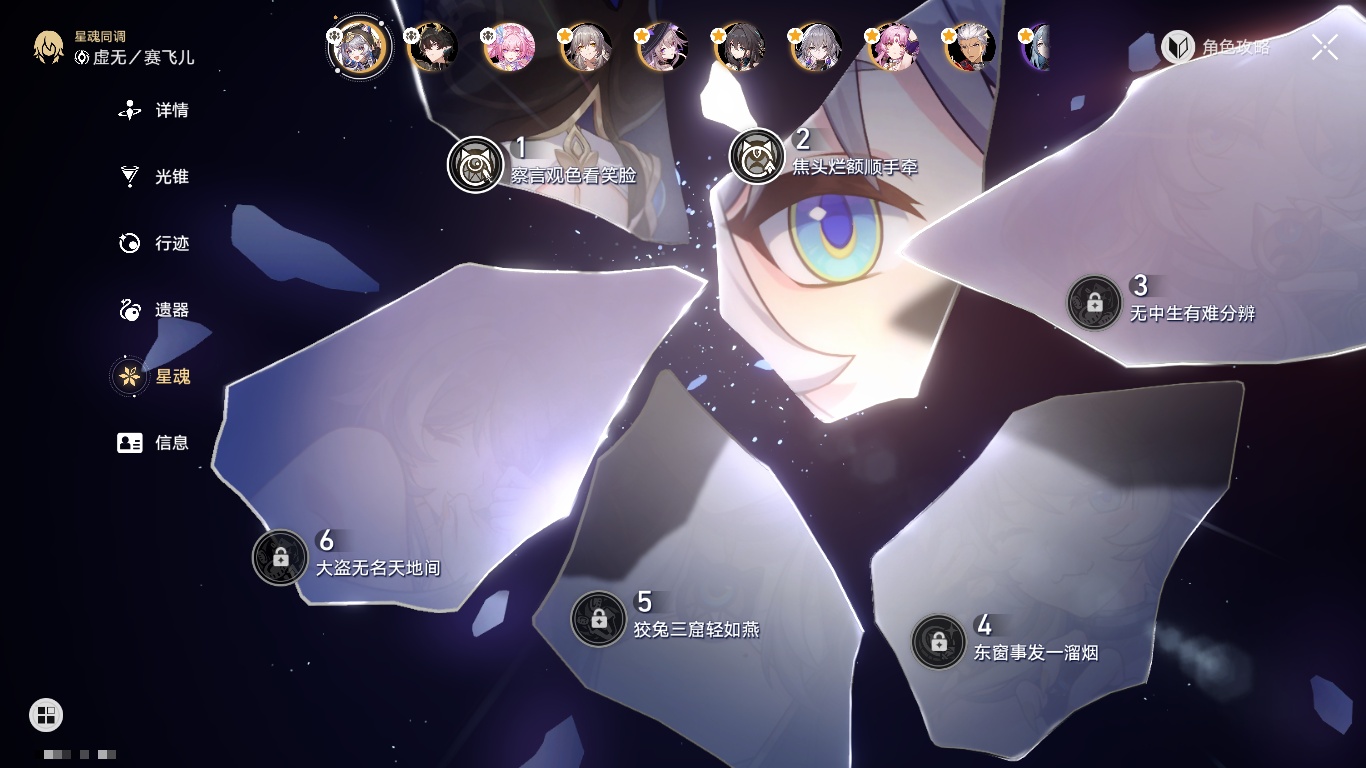1366x768 pixels.
Task: Inspect locked eidolon 3 无中生有难分辨
Action: tap(1094, 302)
